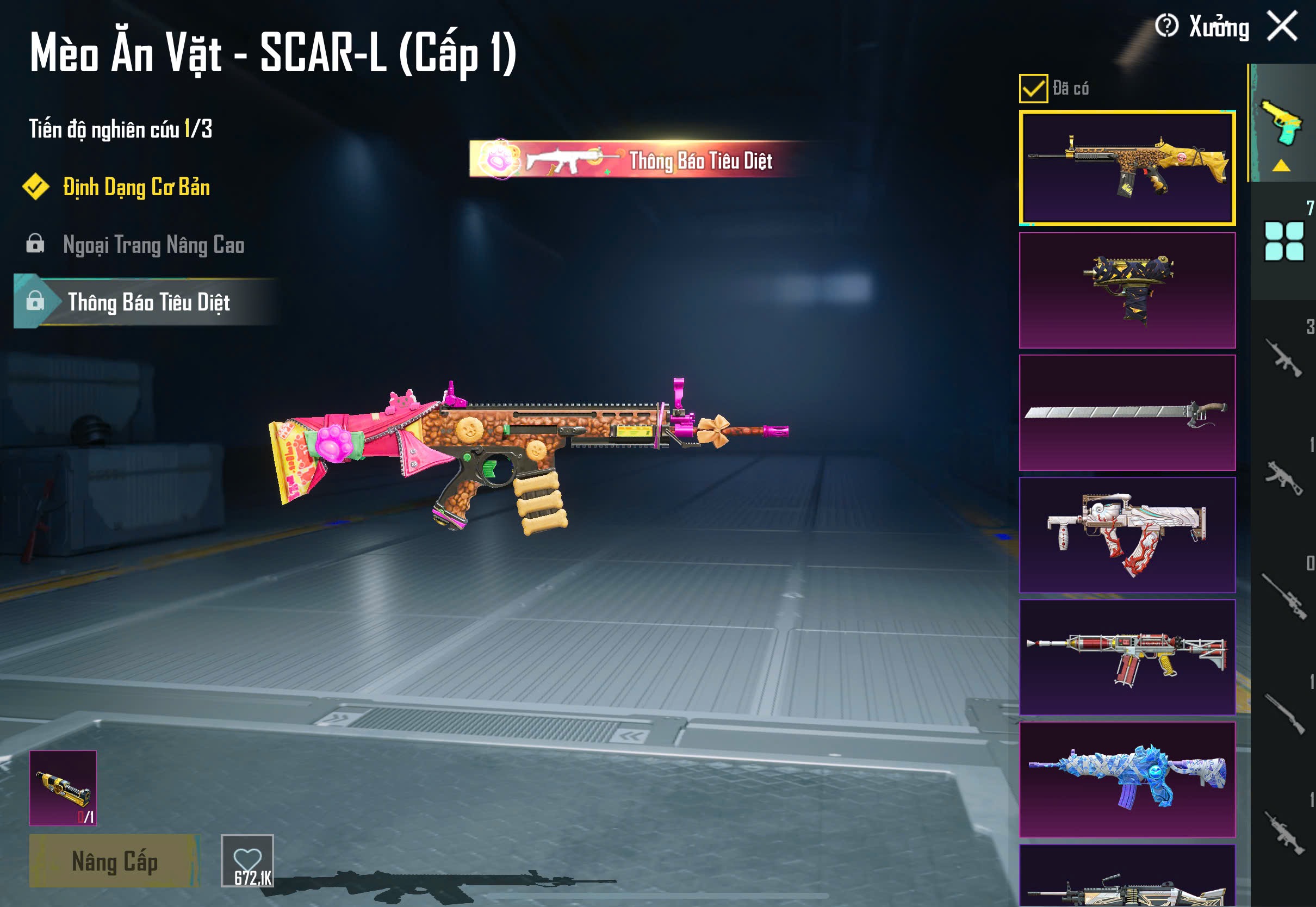1316x907 pixels.
Task: Choose the long blade melee weapon thumbnail
Action: click(x=1127, y=413)
